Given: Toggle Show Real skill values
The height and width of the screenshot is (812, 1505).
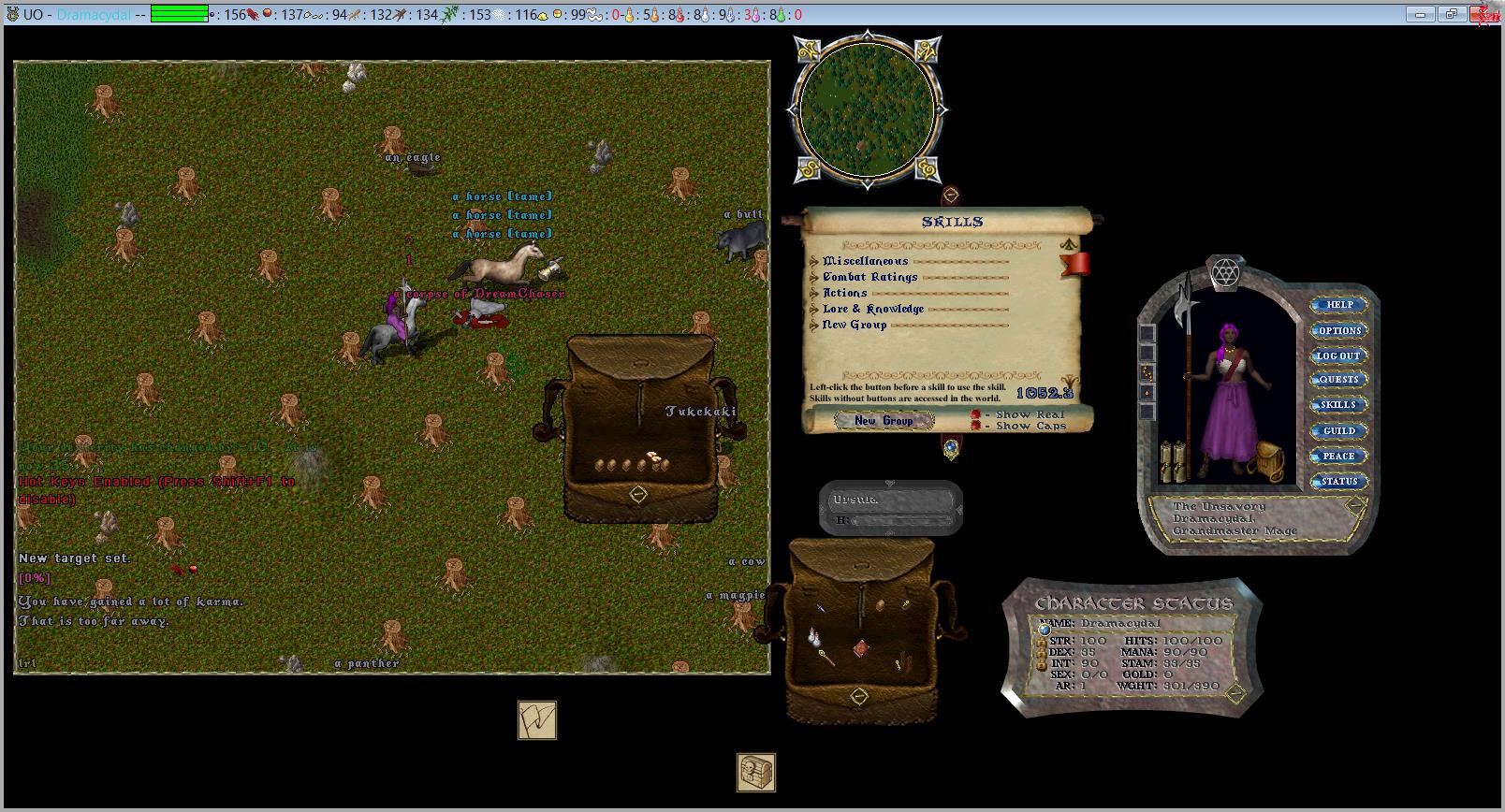Looking at the screenshot, I should point(975,414).
